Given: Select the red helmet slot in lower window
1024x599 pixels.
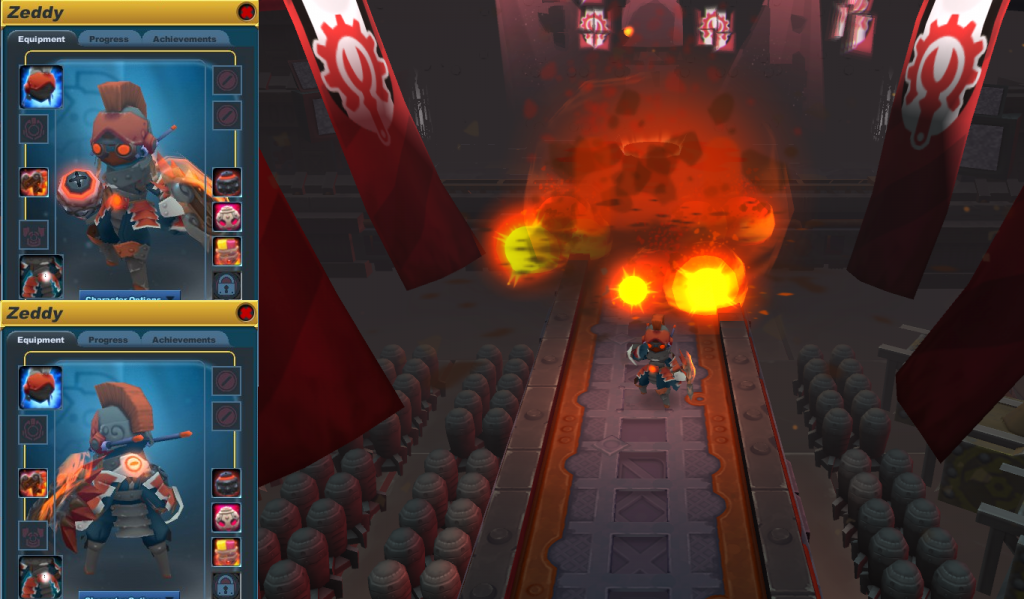Looking at the screenshot, I should (x=41, y=387).
